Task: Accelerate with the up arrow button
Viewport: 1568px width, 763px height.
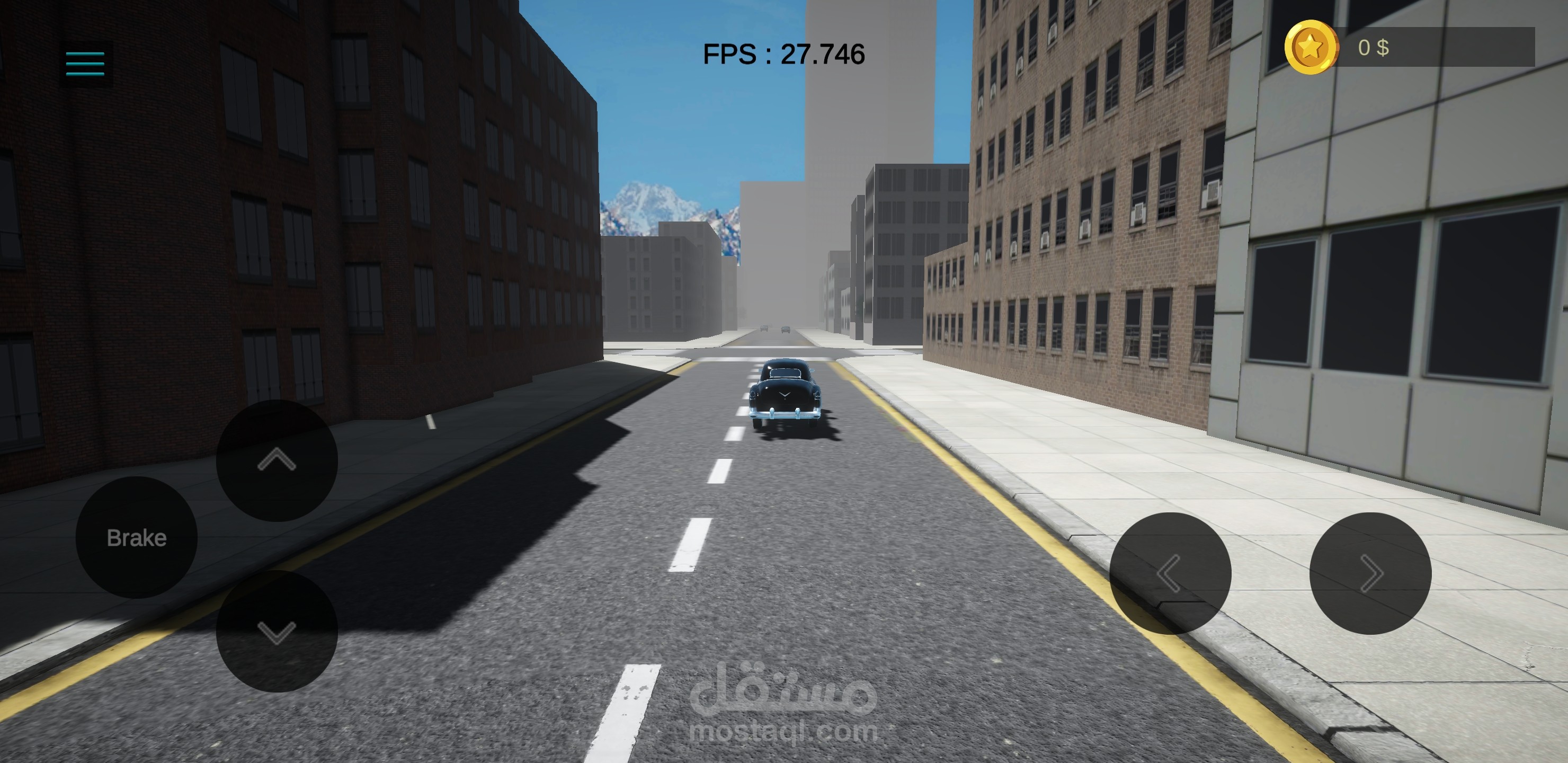Action: coord(277,460)
